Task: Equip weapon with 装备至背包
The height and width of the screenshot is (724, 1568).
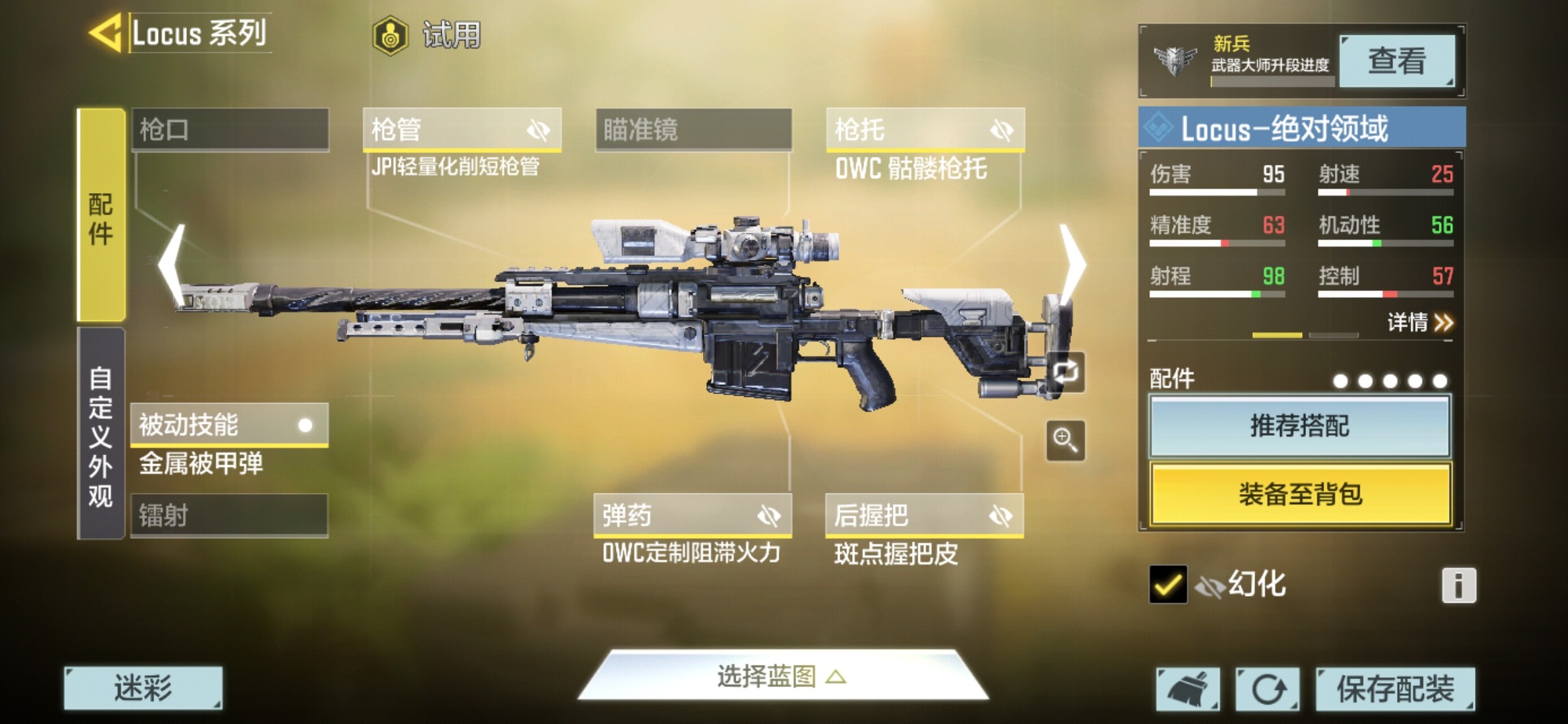Action: coord(1299,494)
